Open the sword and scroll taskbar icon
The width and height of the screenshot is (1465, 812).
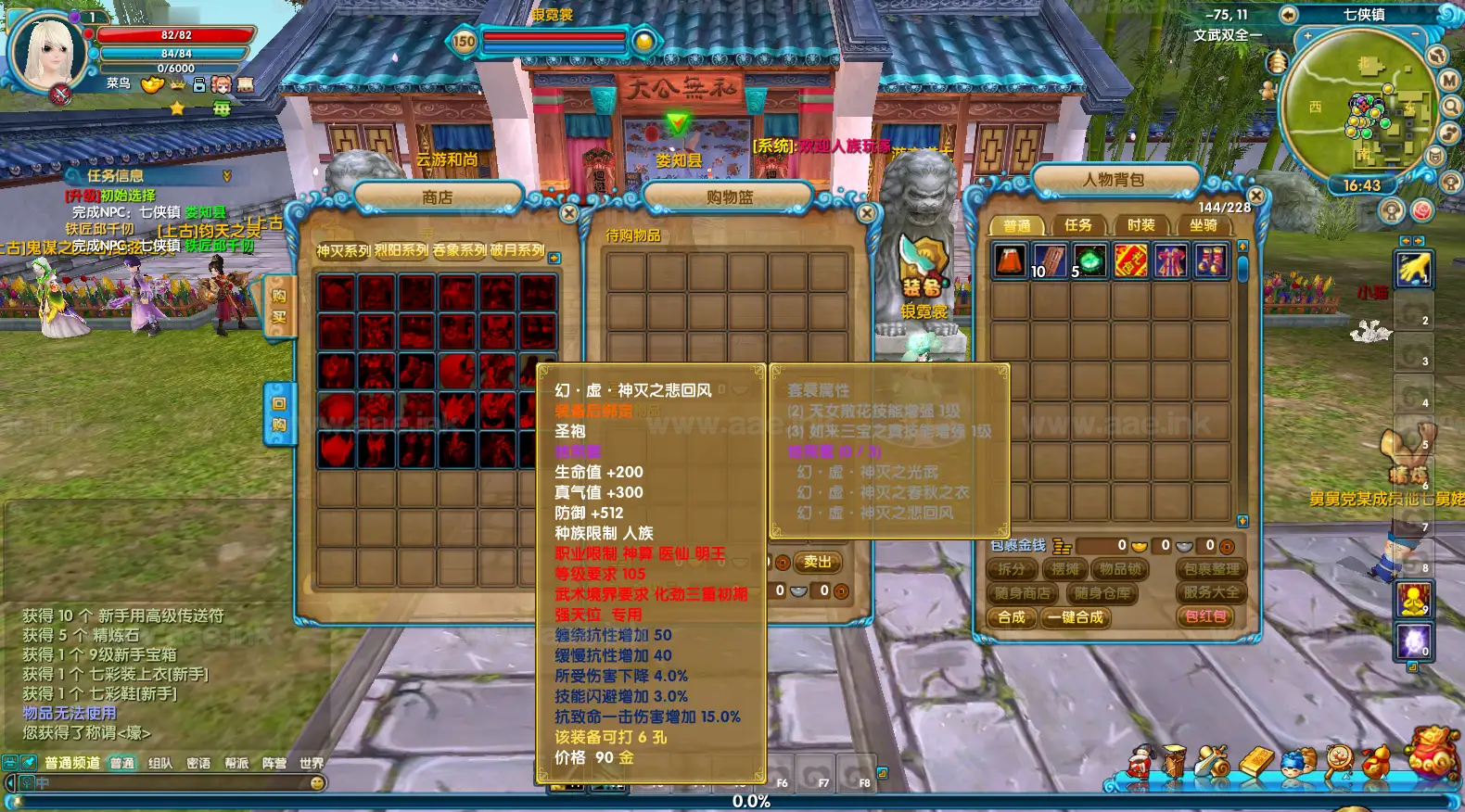pyautogui.click(x=1212, y=762)
